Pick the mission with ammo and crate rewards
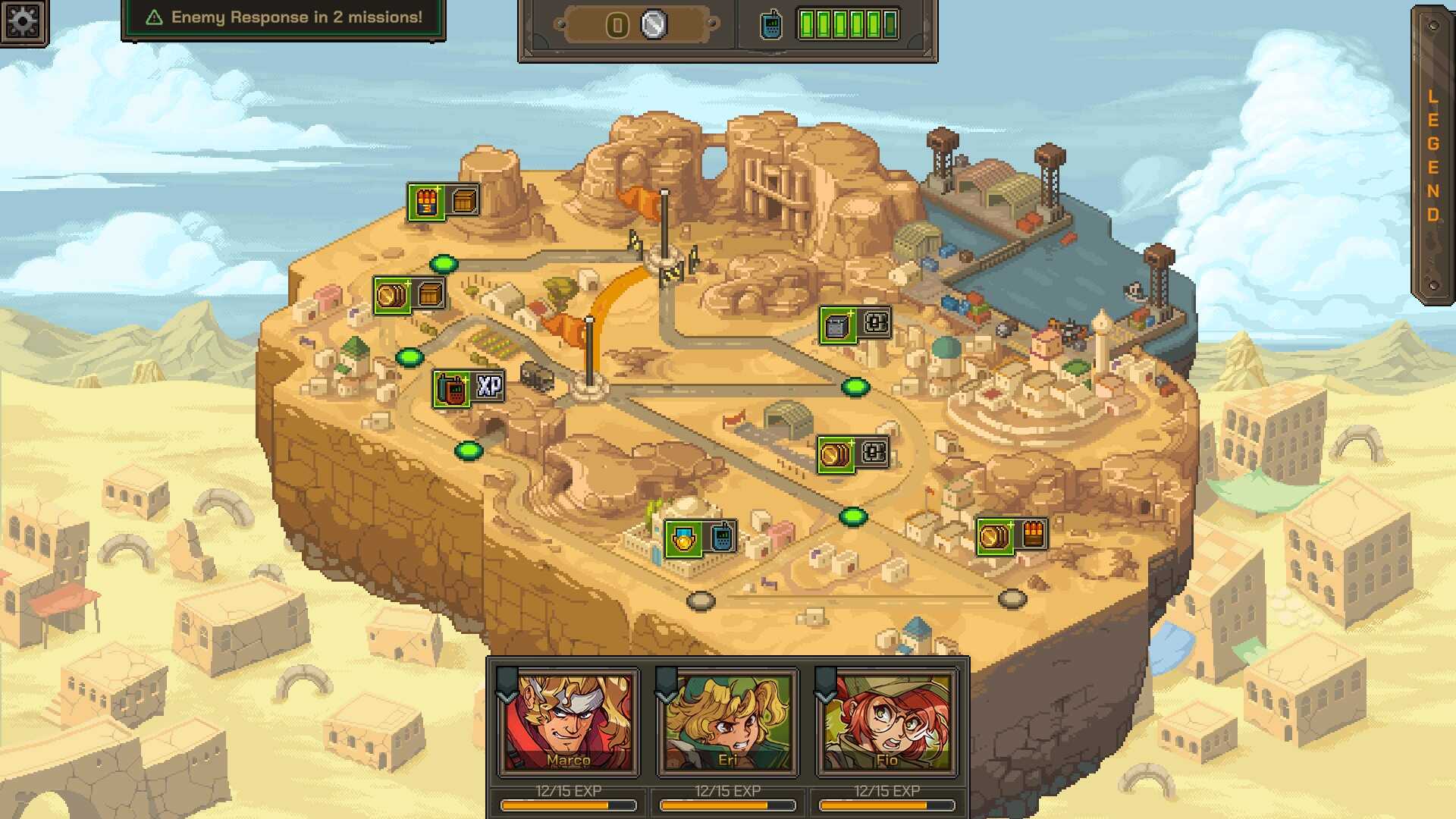 click(443, 202)
